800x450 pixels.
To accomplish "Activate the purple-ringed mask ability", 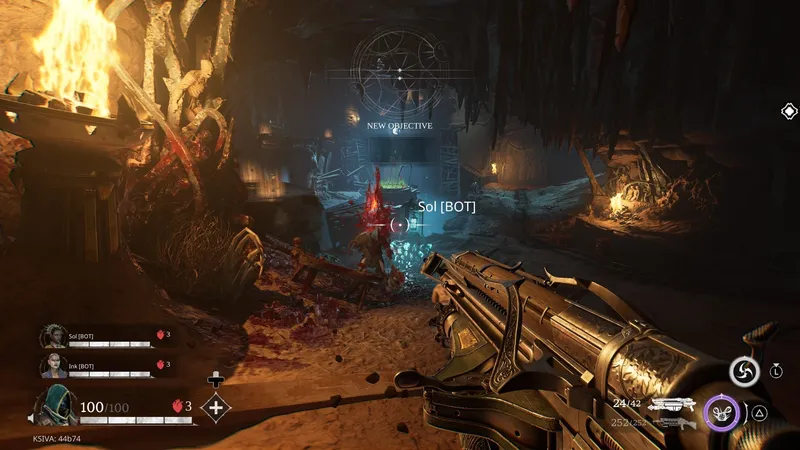I will coord(721,411).
